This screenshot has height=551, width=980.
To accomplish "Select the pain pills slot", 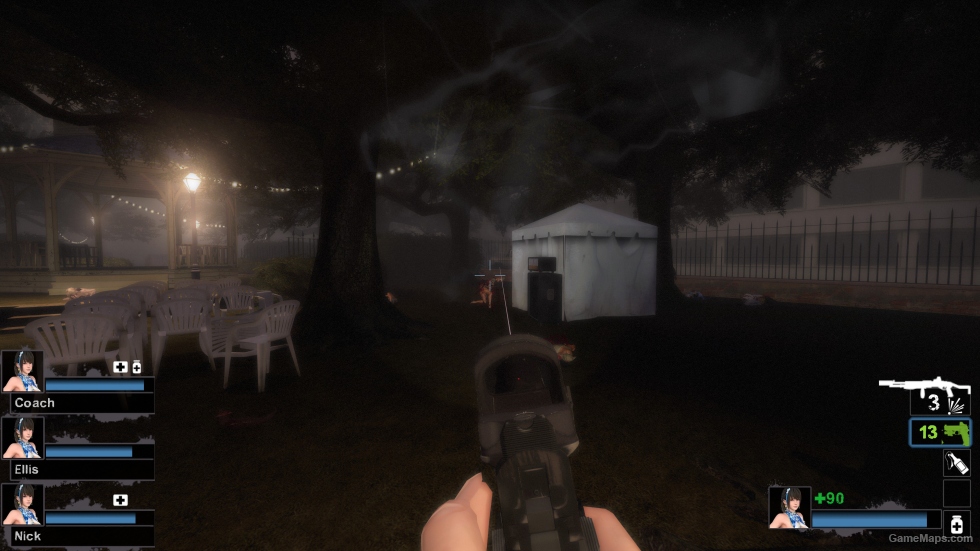I will pyautogui.click(x=956, y=524).
